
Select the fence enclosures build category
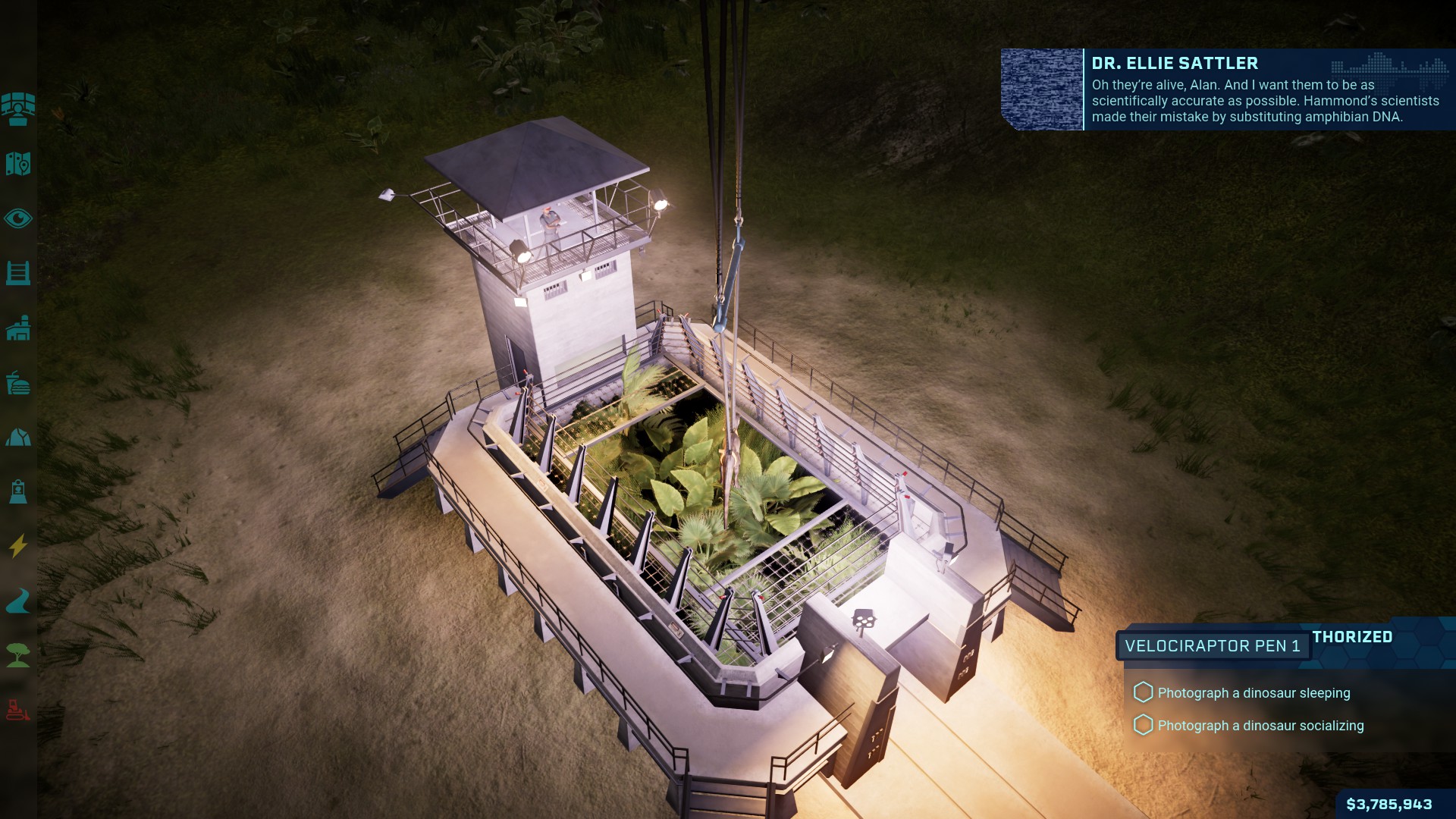coord(18,273)
